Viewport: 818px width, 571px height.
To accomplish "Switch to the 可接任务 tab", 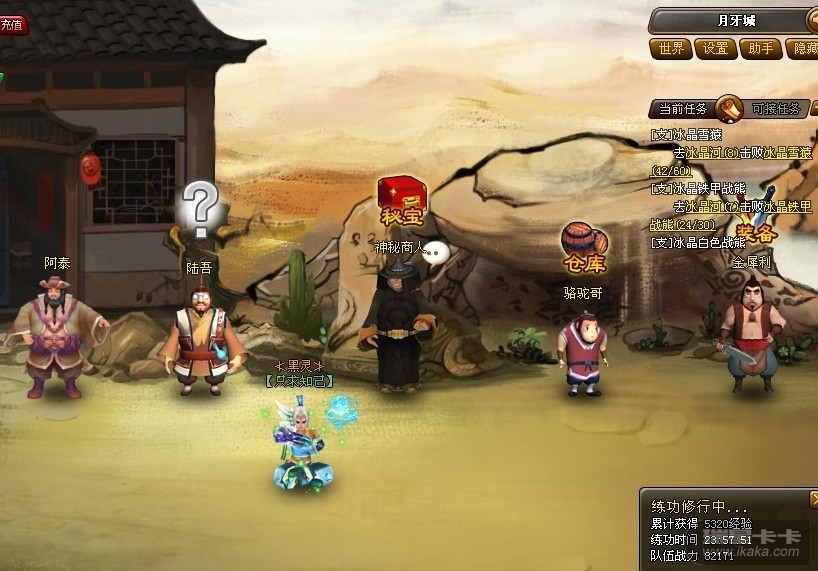I will [776, 109].
